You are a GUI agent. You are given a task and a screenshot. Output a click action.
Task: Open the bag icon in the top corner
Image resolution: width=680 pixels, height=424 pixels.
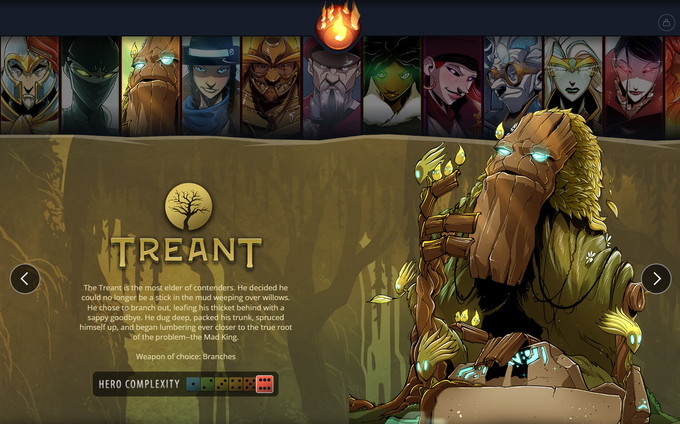tap(666, 22)
